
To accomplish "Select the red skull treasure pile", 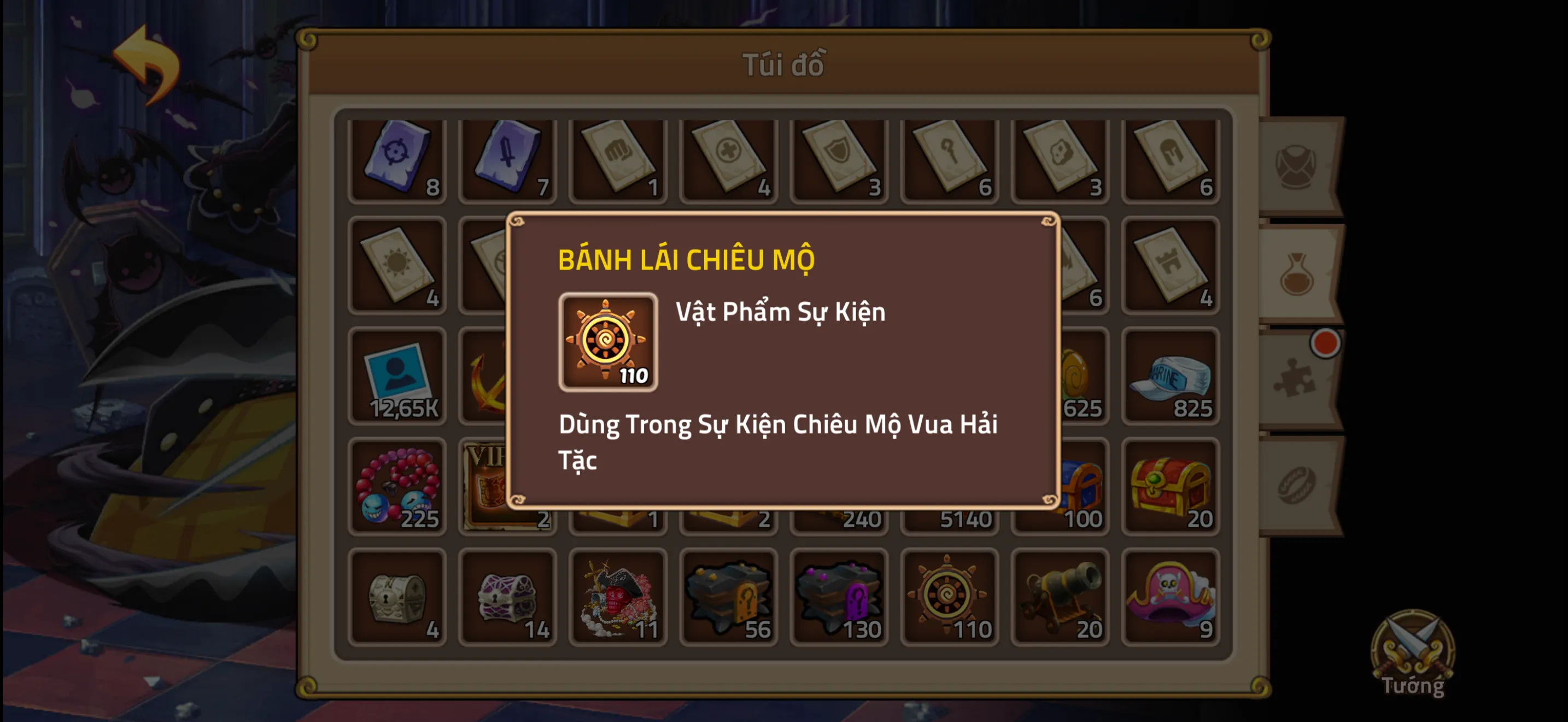I will coord(618,597).
